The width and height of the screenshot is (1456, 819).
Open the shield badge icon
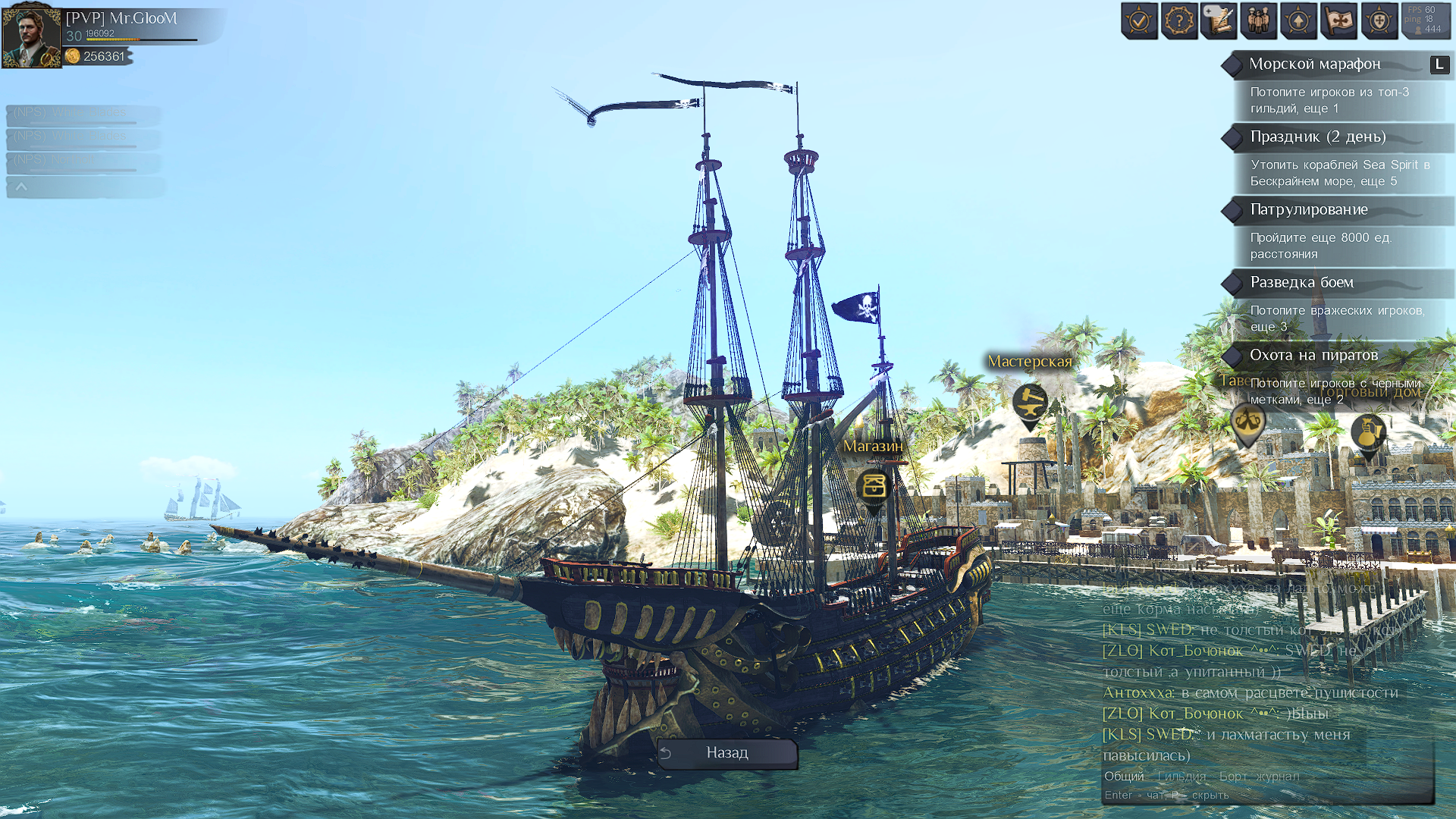tap(1379, 20)
